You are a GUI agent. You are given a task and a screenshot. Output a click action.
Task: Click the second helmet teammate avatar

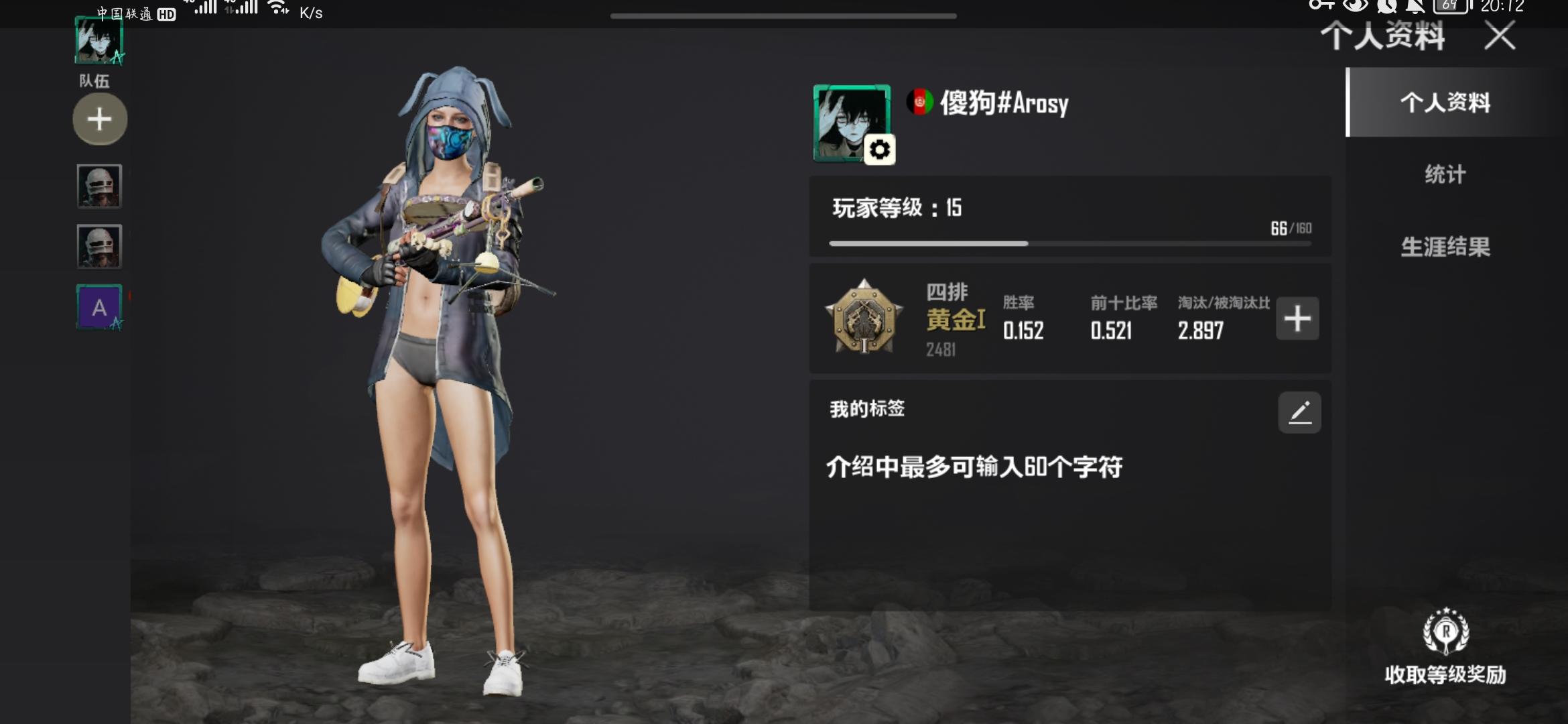99,247
